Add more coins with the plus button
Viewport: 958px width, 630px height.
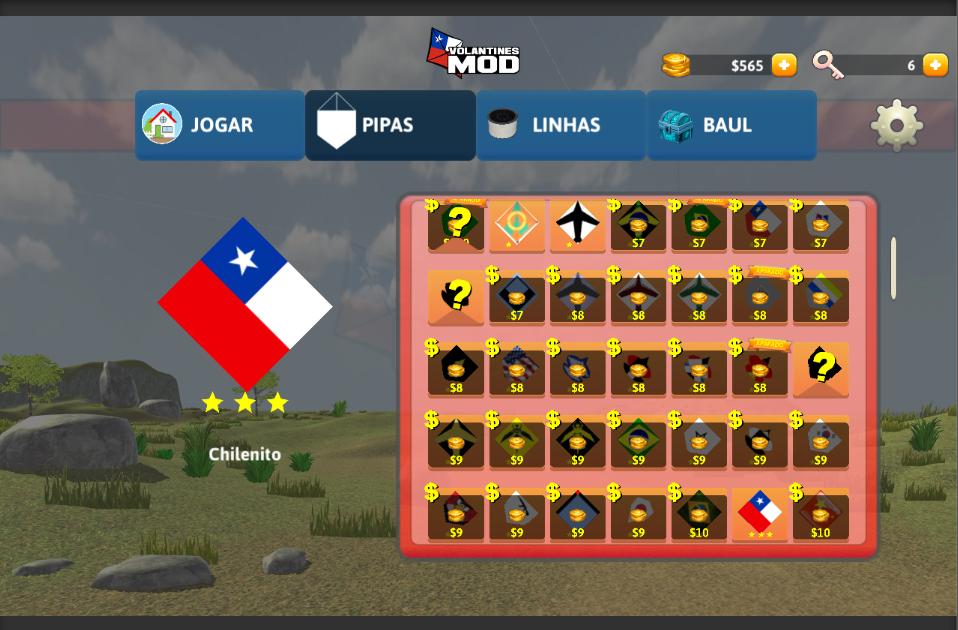click(785, 65)
